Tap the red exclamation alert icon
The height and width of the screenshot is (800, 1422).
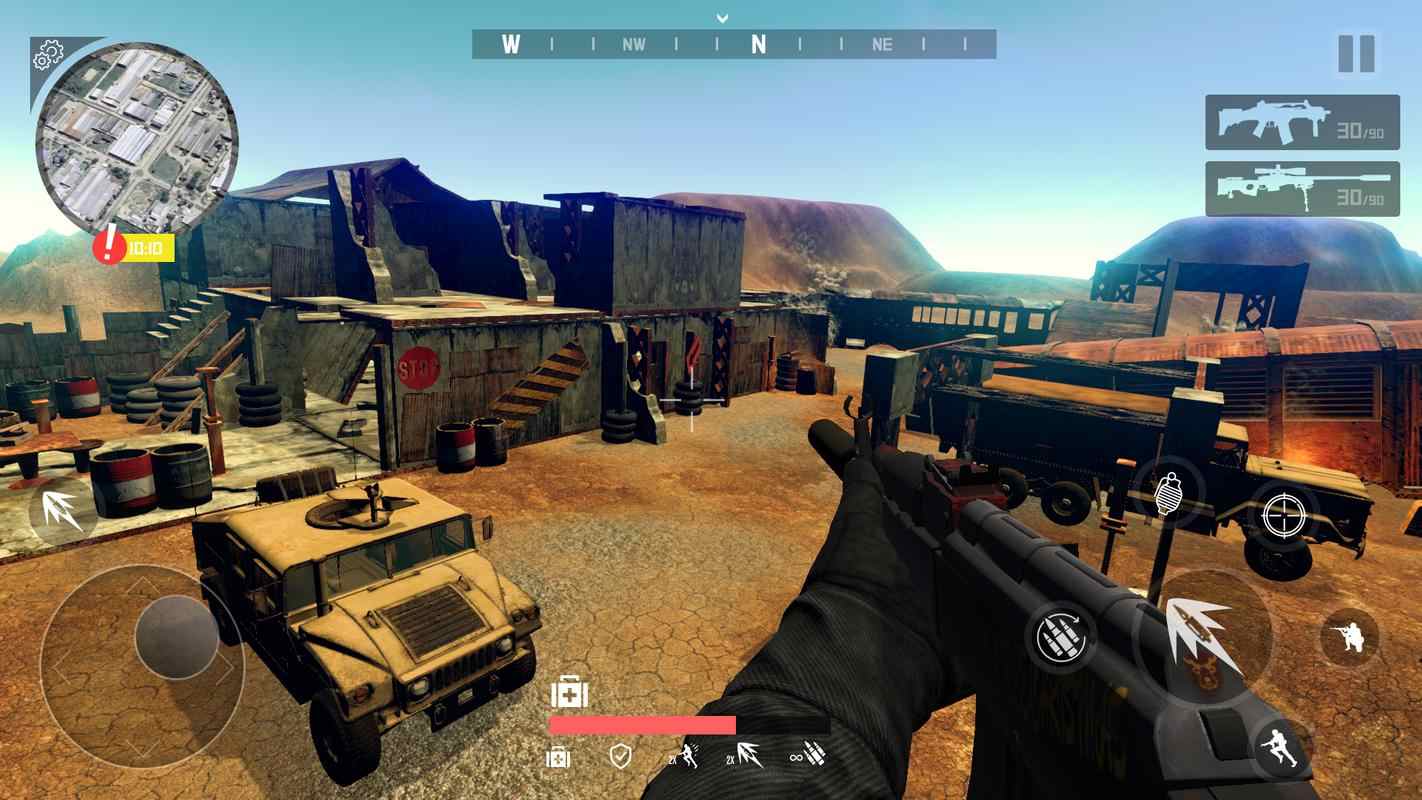tap(109, 246)
